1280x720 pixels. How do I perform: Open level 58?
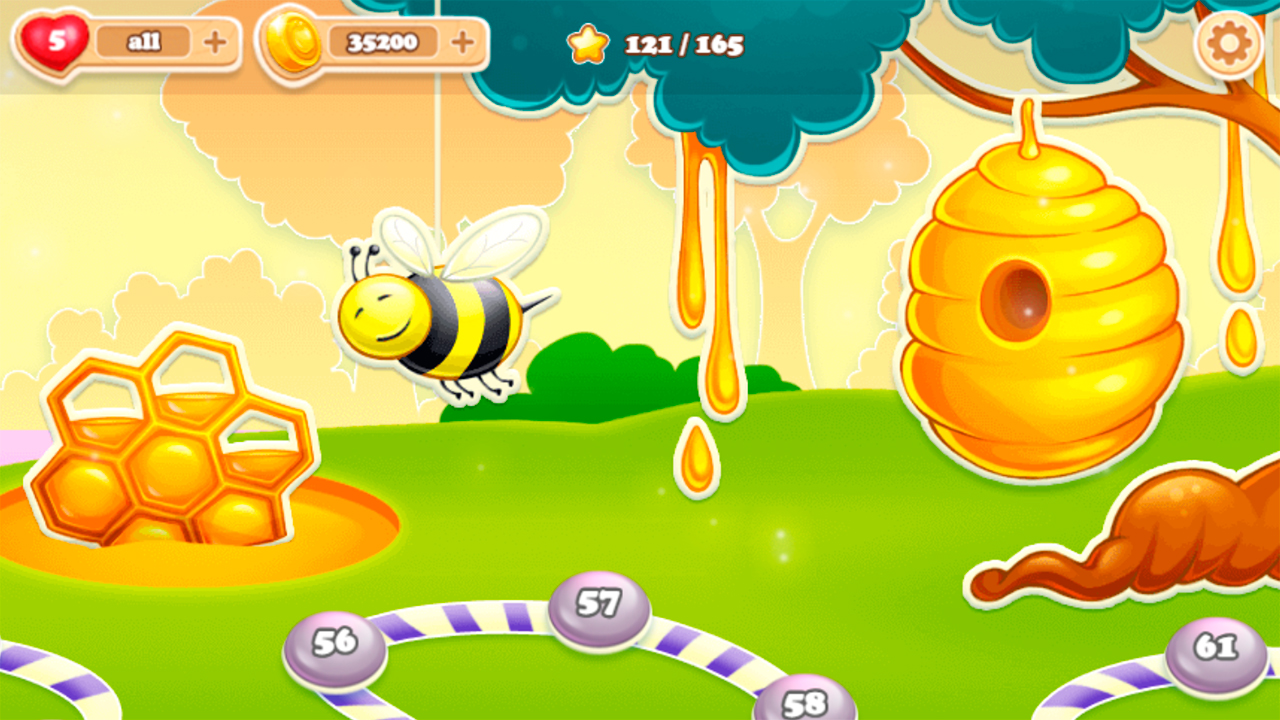point(806,700)
